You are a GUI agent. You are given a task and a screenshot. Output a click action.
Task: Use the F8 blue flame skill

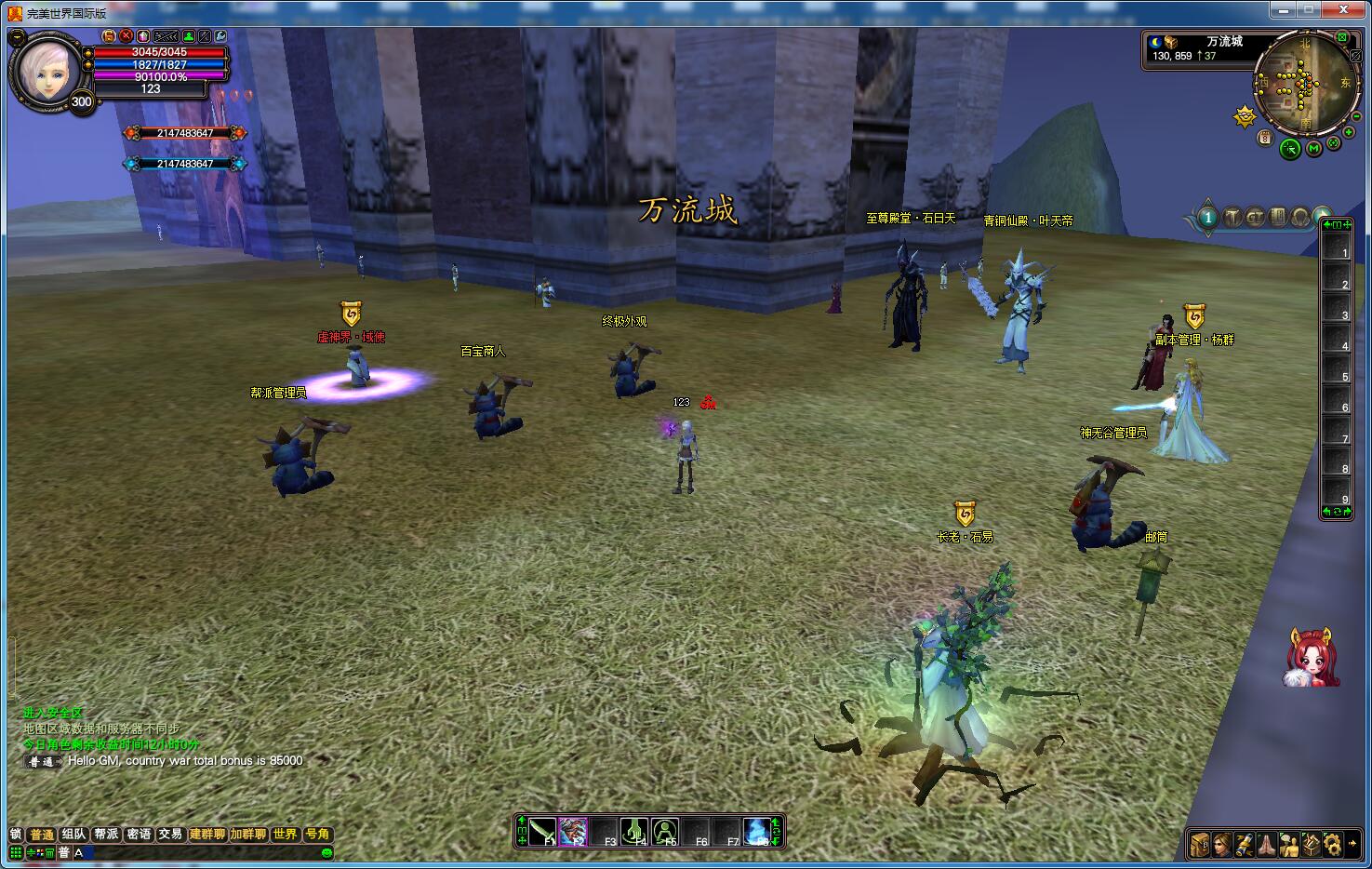point(757,831)
